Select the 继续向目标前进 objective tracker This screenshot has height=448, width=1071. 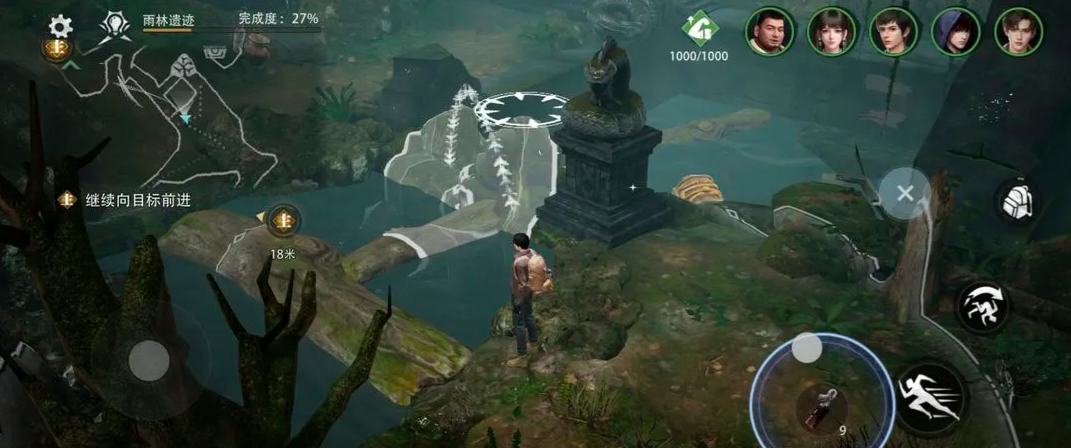pos(124,200)
